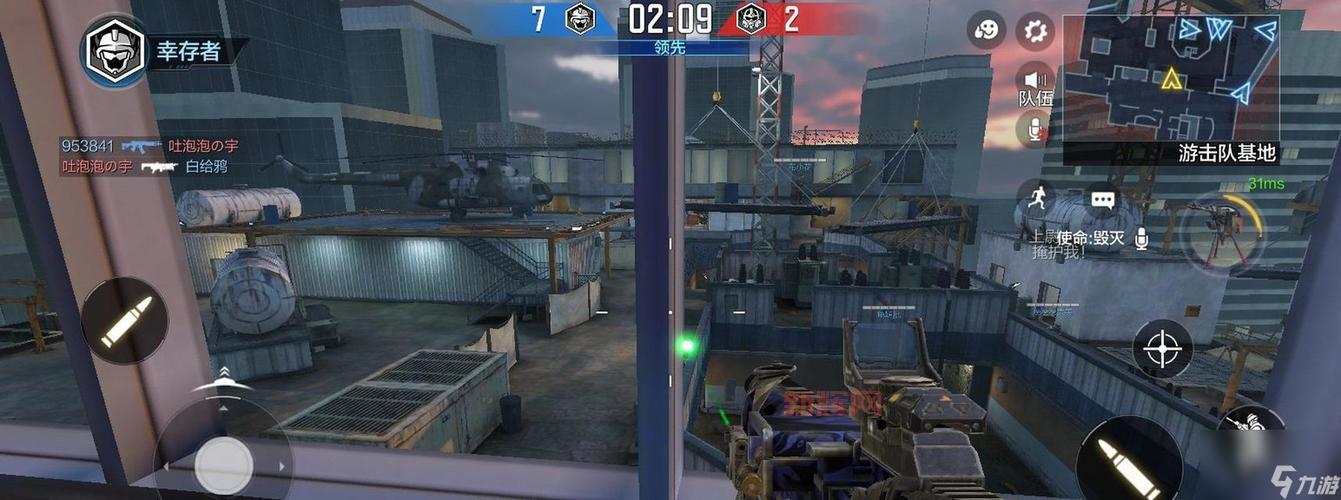Viewport: 1341px width, 500px height.
Task: Open the quick chat speech bubble
Action: (x=1102, y=200)
